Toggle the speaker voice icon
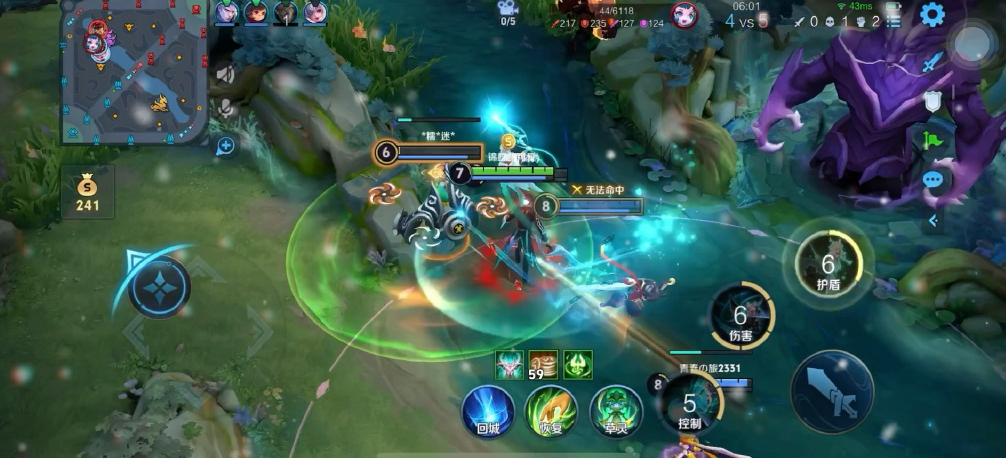The height and width of the screenshot is (458, 1006). coord(226,74)
